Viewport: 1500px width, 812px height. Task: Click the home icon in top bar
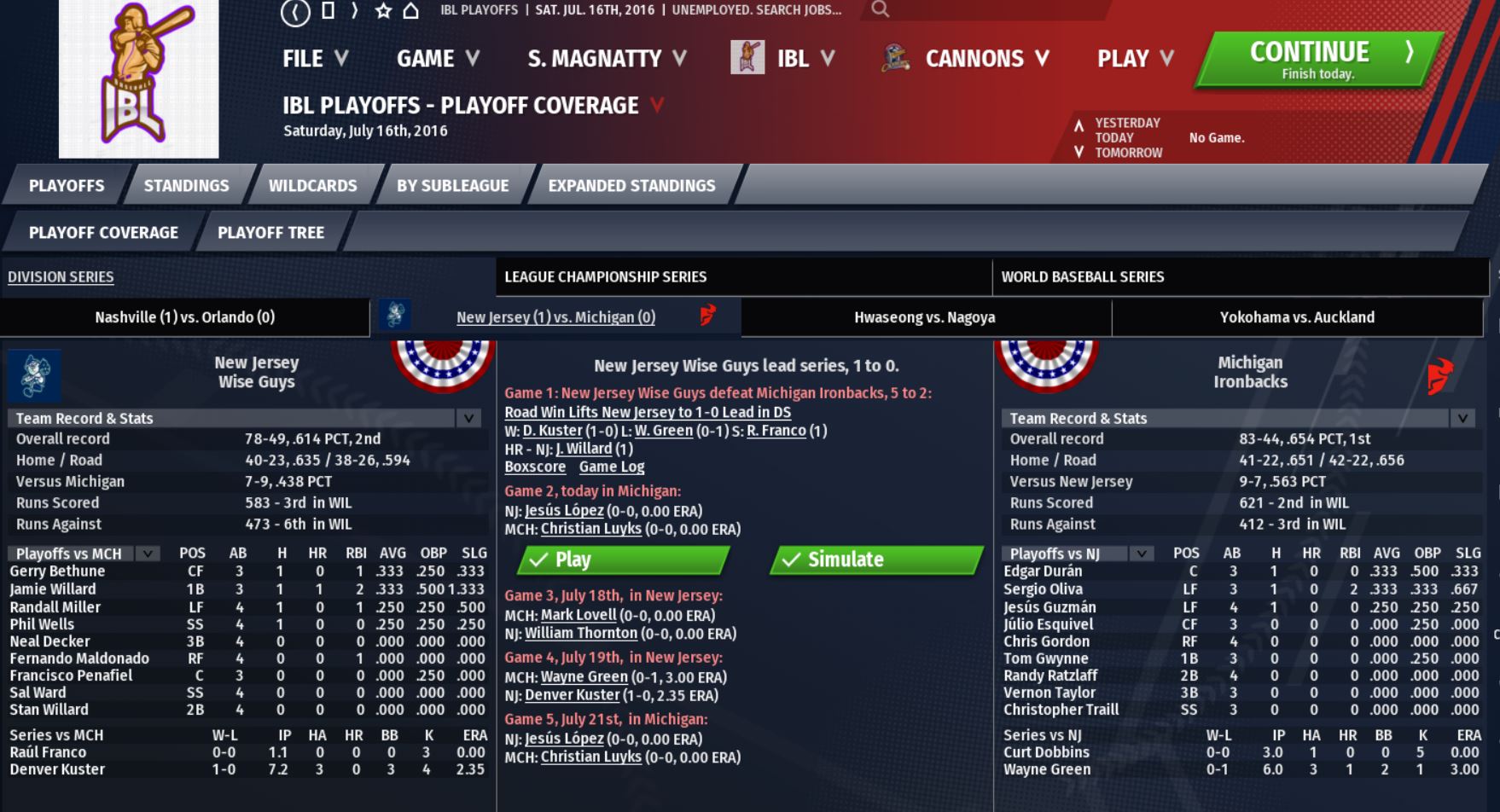(x=411, y=11)
